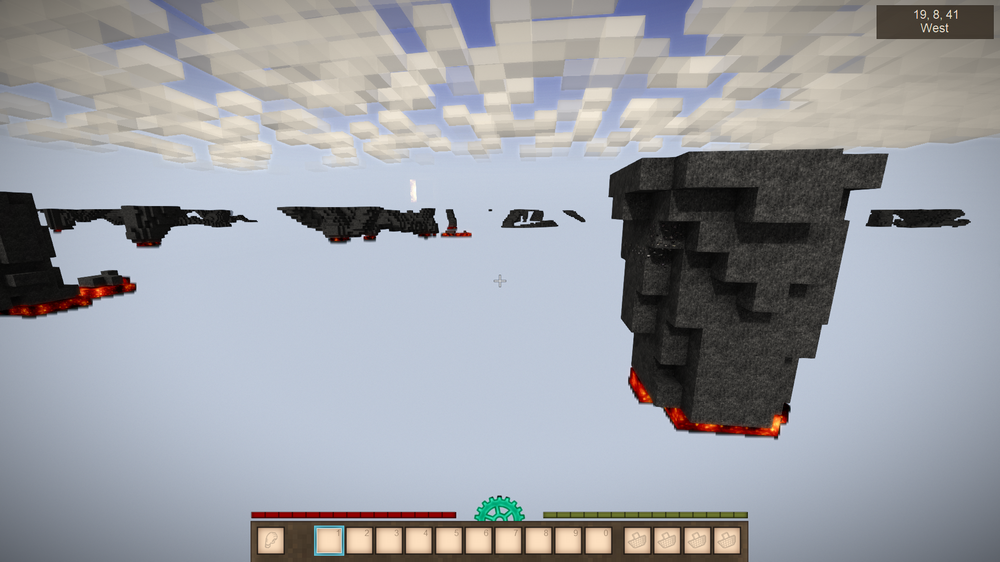
Task: Select hotbar slot number 9
Action: 568,541
